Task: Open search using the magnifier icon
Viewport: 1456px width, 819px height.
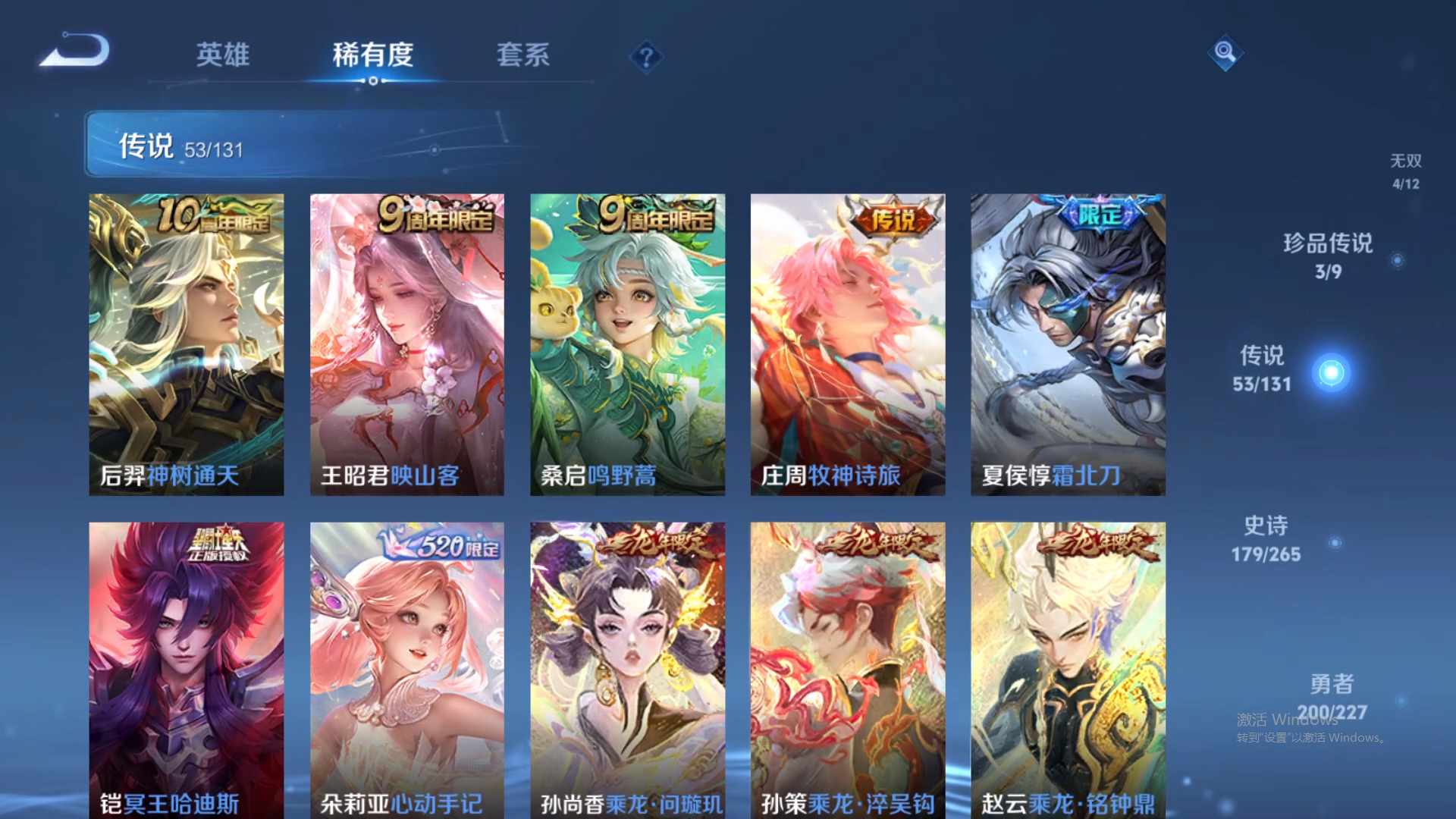Action: click(x=1225, y=54)
